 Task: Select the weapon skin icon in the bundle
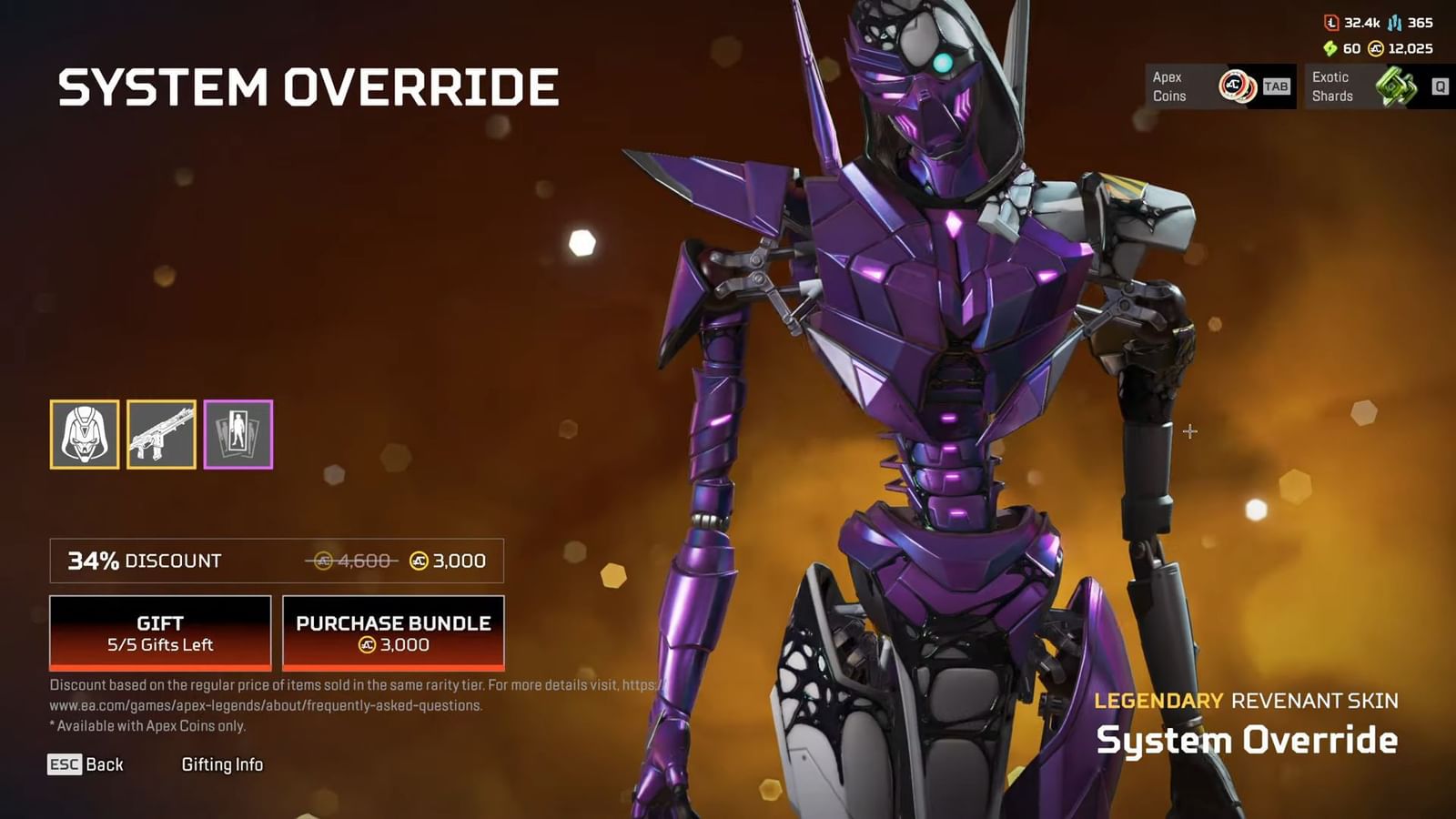pyautogui.click(x=161, y=434)
